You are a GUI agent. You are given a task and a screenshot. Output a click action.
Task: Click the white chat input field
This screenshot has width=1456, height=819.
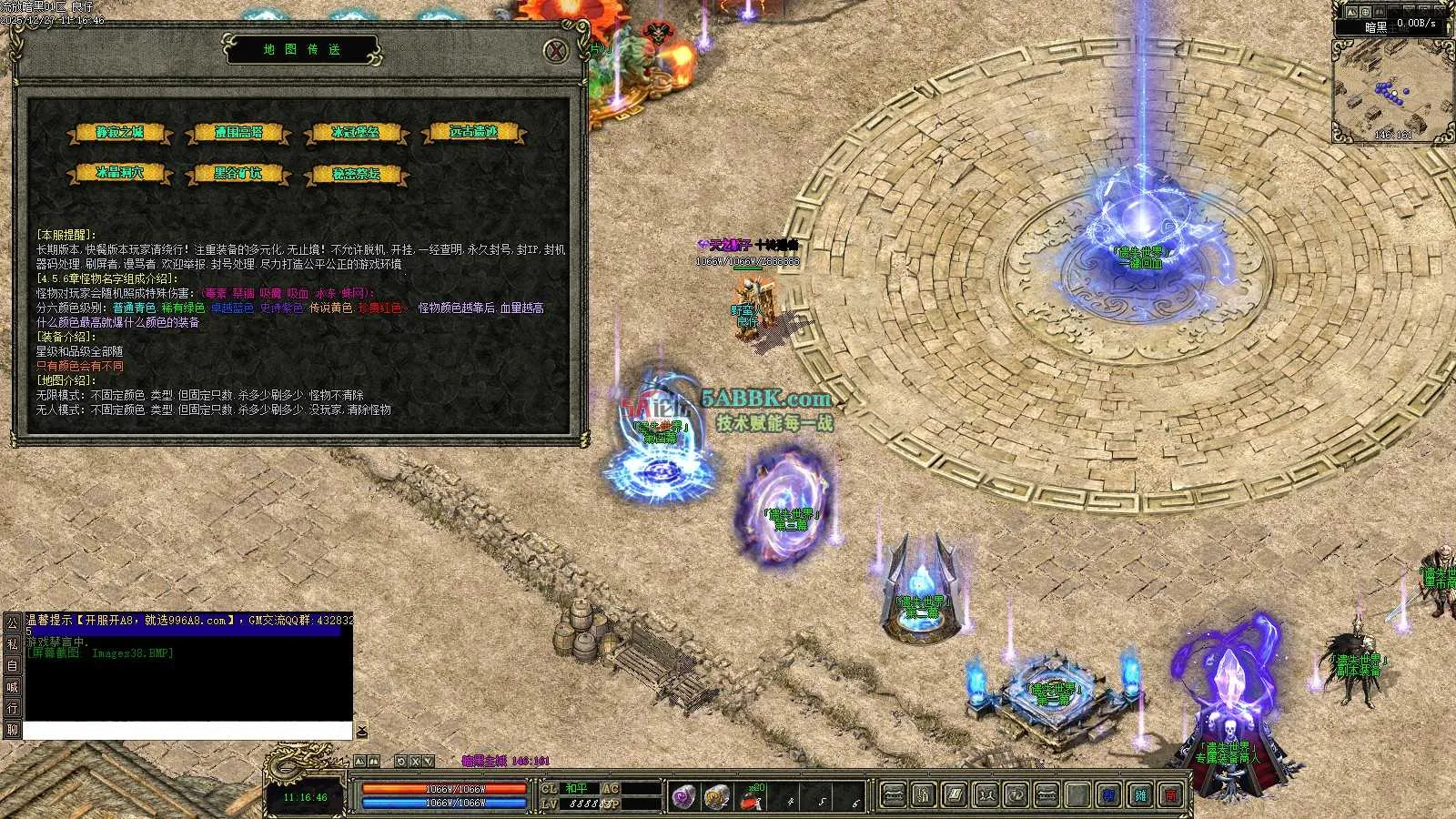pos(187,731)
